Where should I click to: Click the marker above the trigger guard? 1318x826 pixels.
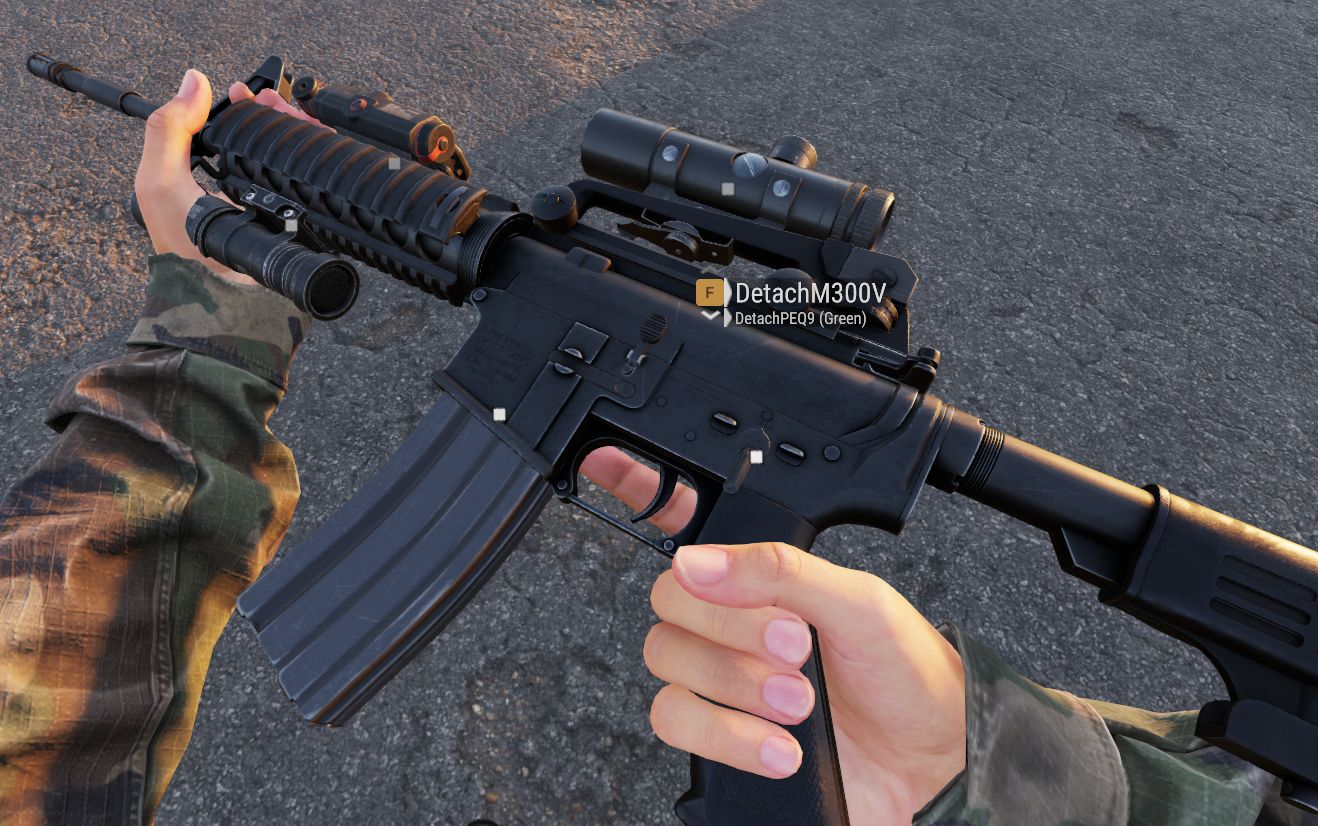756,455
